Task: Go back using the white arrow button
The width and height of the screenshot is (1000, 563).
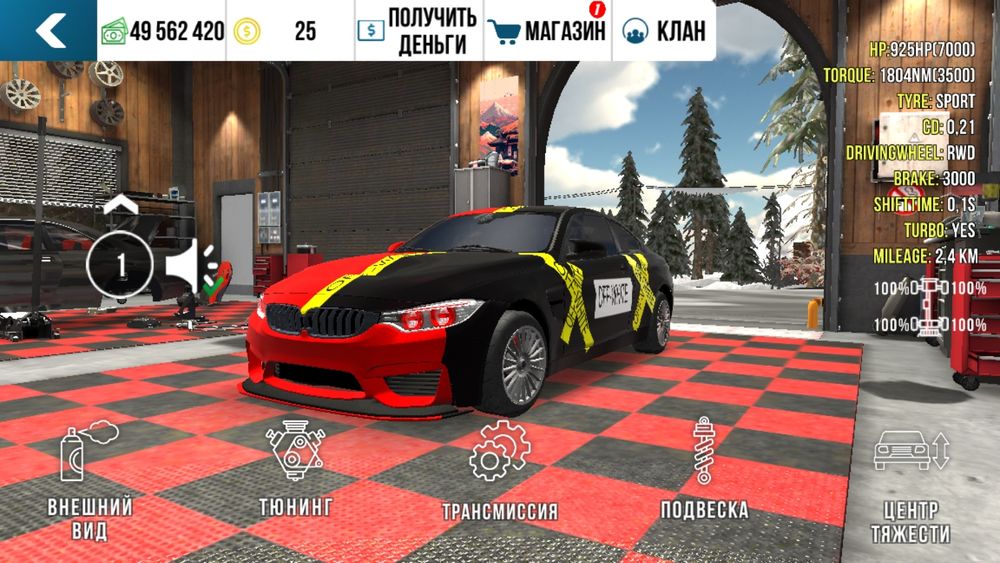Action: point(48,31)
